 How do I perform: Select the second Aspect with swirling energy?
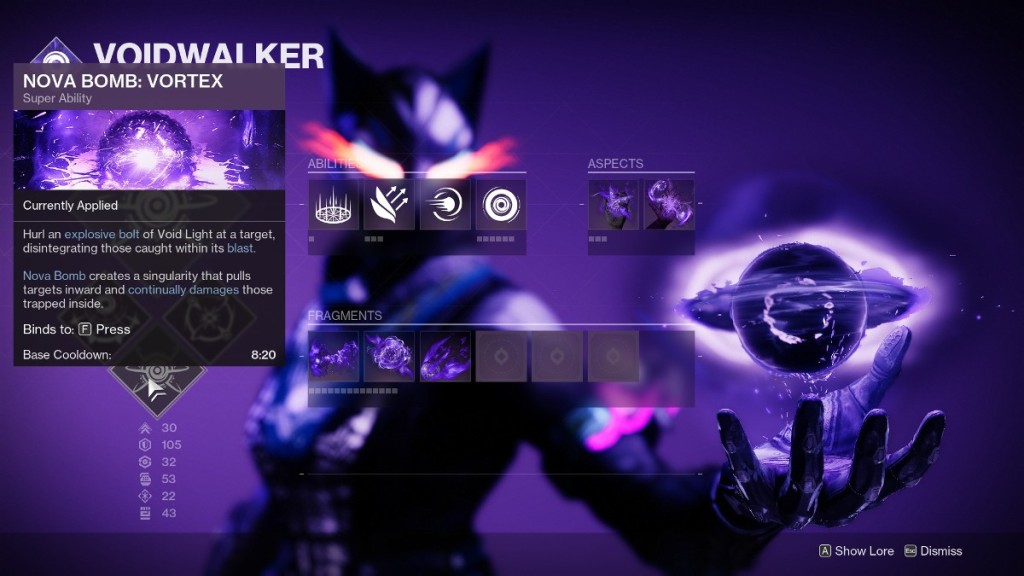668,204
